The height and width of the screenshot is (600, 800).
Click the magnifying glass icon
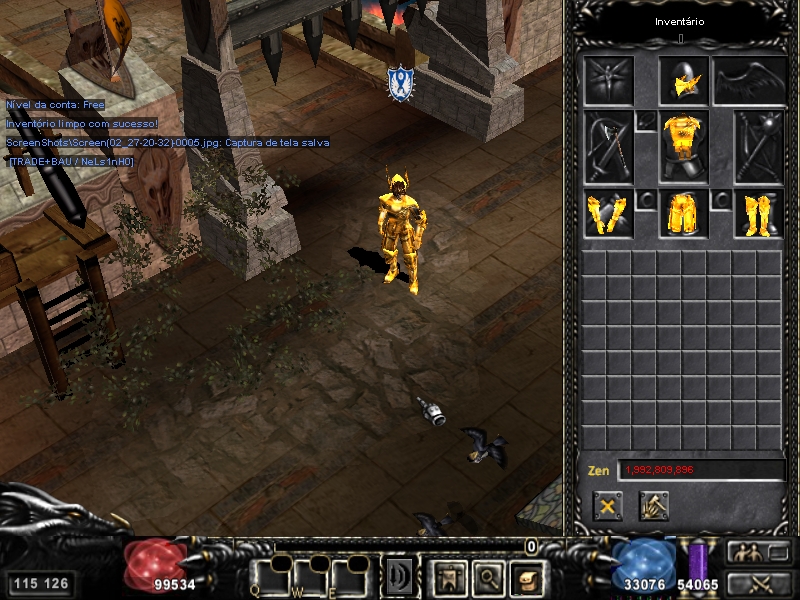click(486, 577)
